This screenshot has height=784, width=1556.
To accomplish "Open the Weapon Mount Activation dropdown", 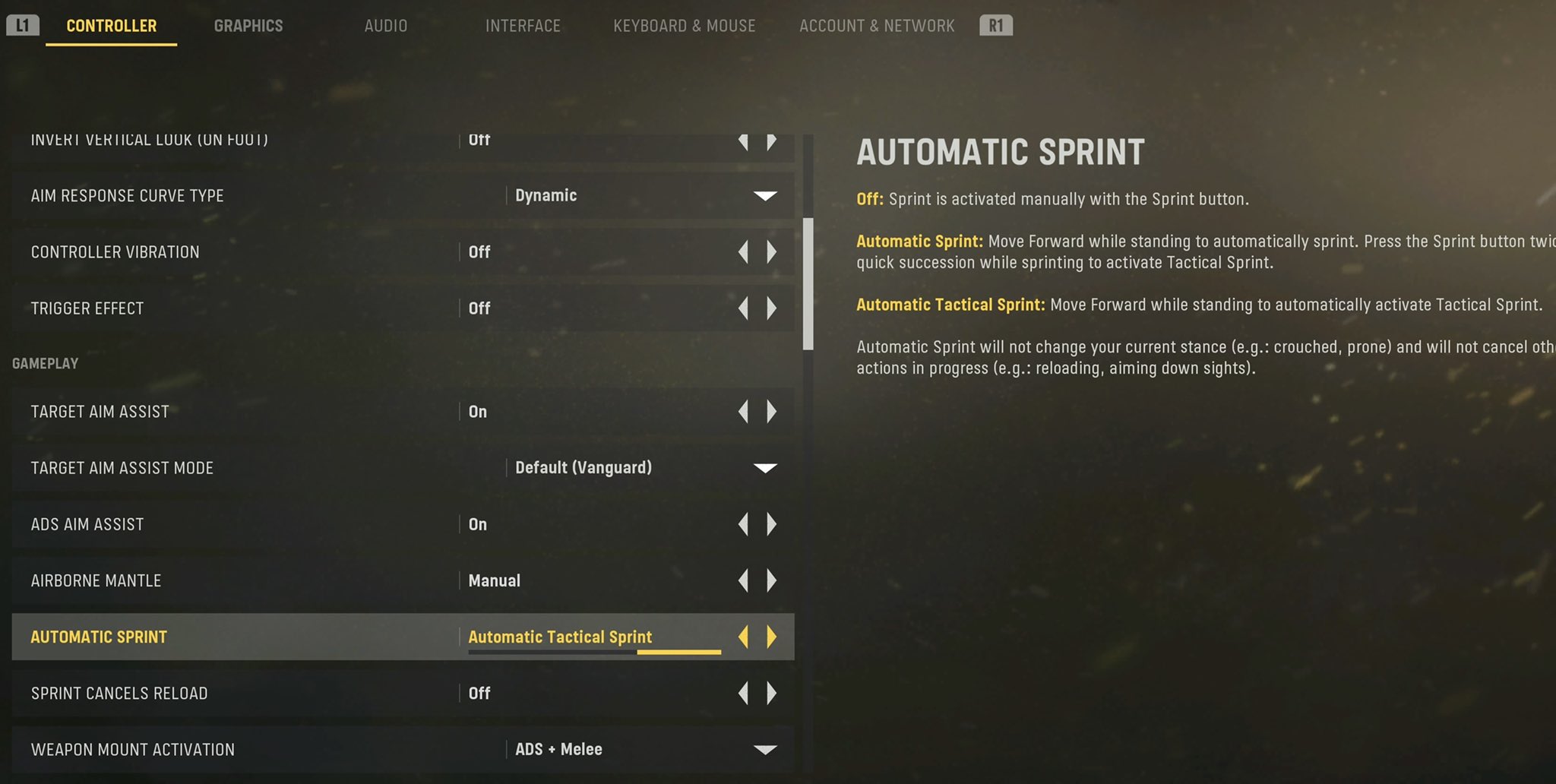I will [x=765, y=749].
